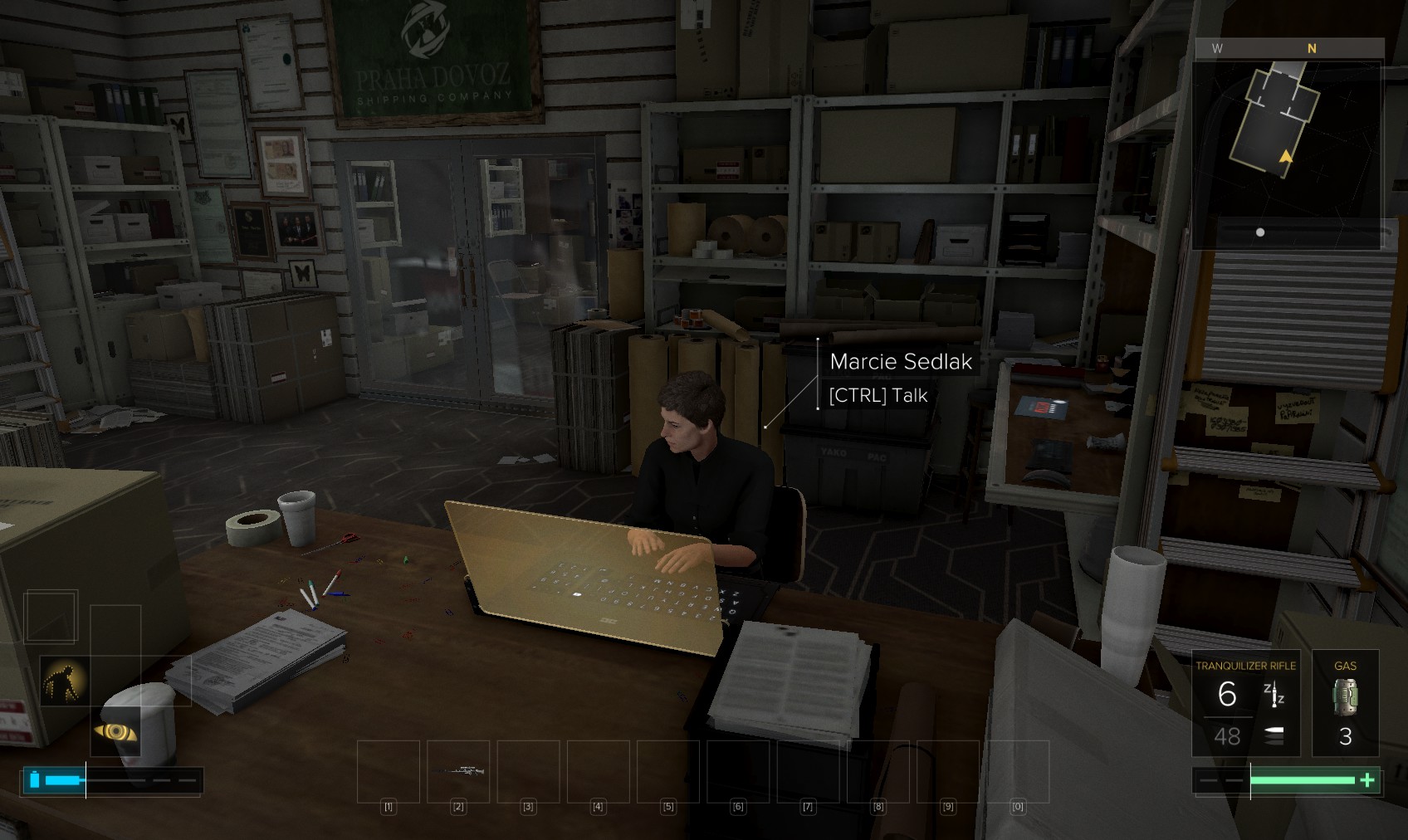Activate the Smart Vision eye augmentation
Image resolution: width=1408 pixels, height=840 pixels.
click(x=115, y=731)
